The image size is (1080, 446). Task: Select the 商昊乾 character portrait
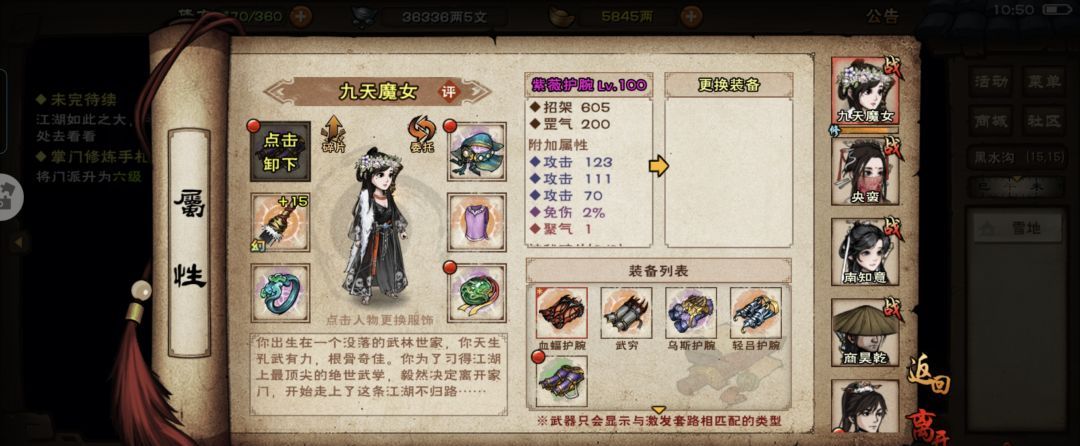click(863, 329)
